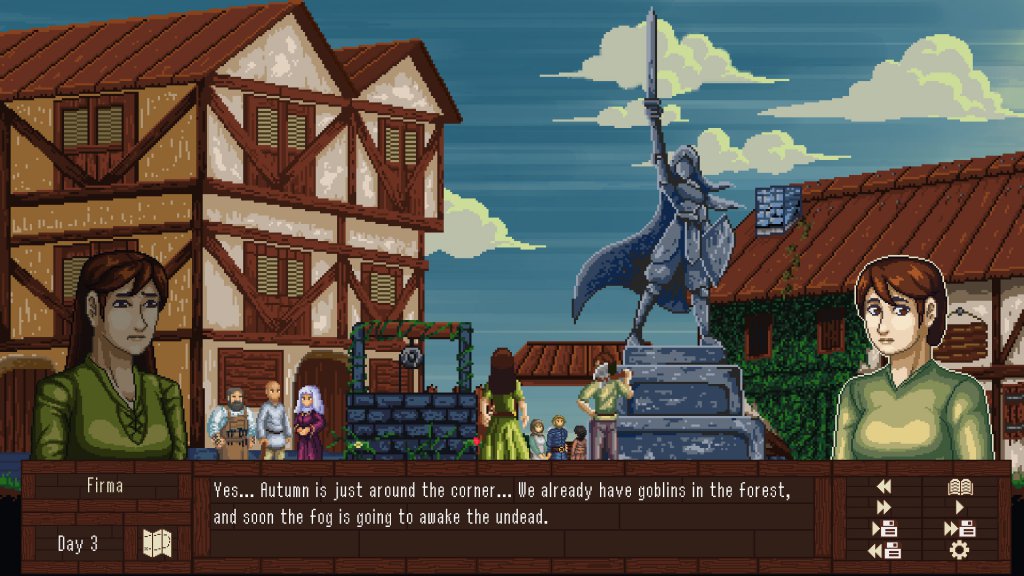Click the rewind arrows with floppy disk icon
The image size is (1024, 576).
coord(885,550)
